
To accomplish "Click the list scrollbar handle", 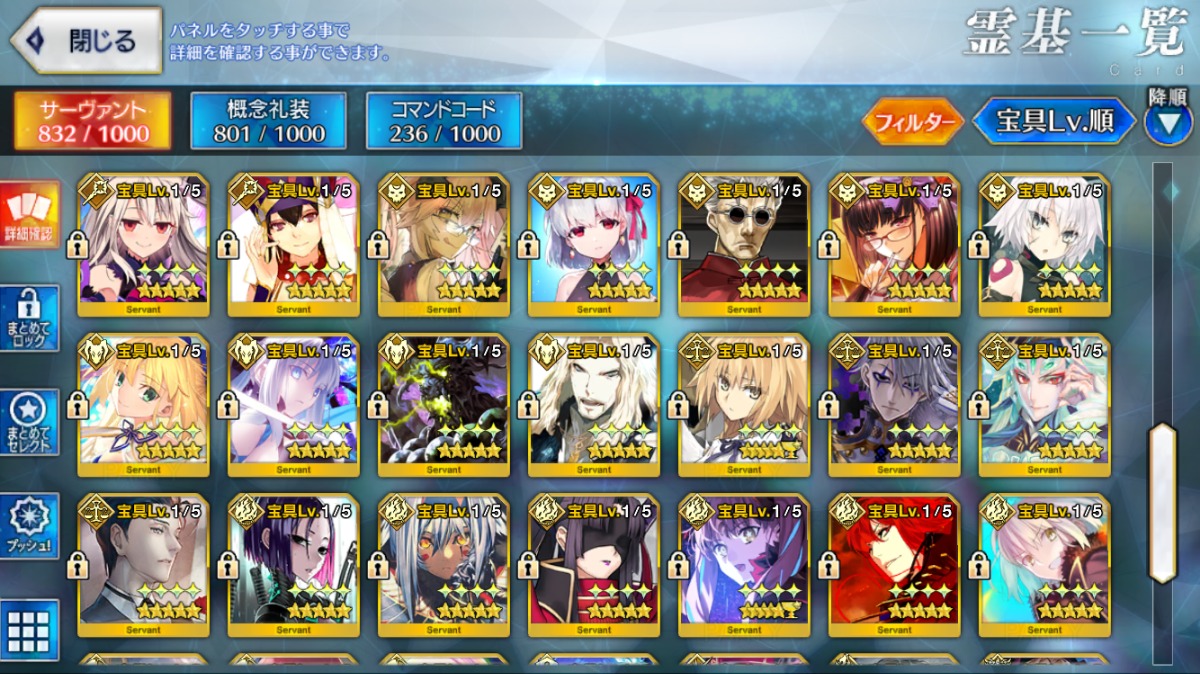I will (x=1162, y=502).
